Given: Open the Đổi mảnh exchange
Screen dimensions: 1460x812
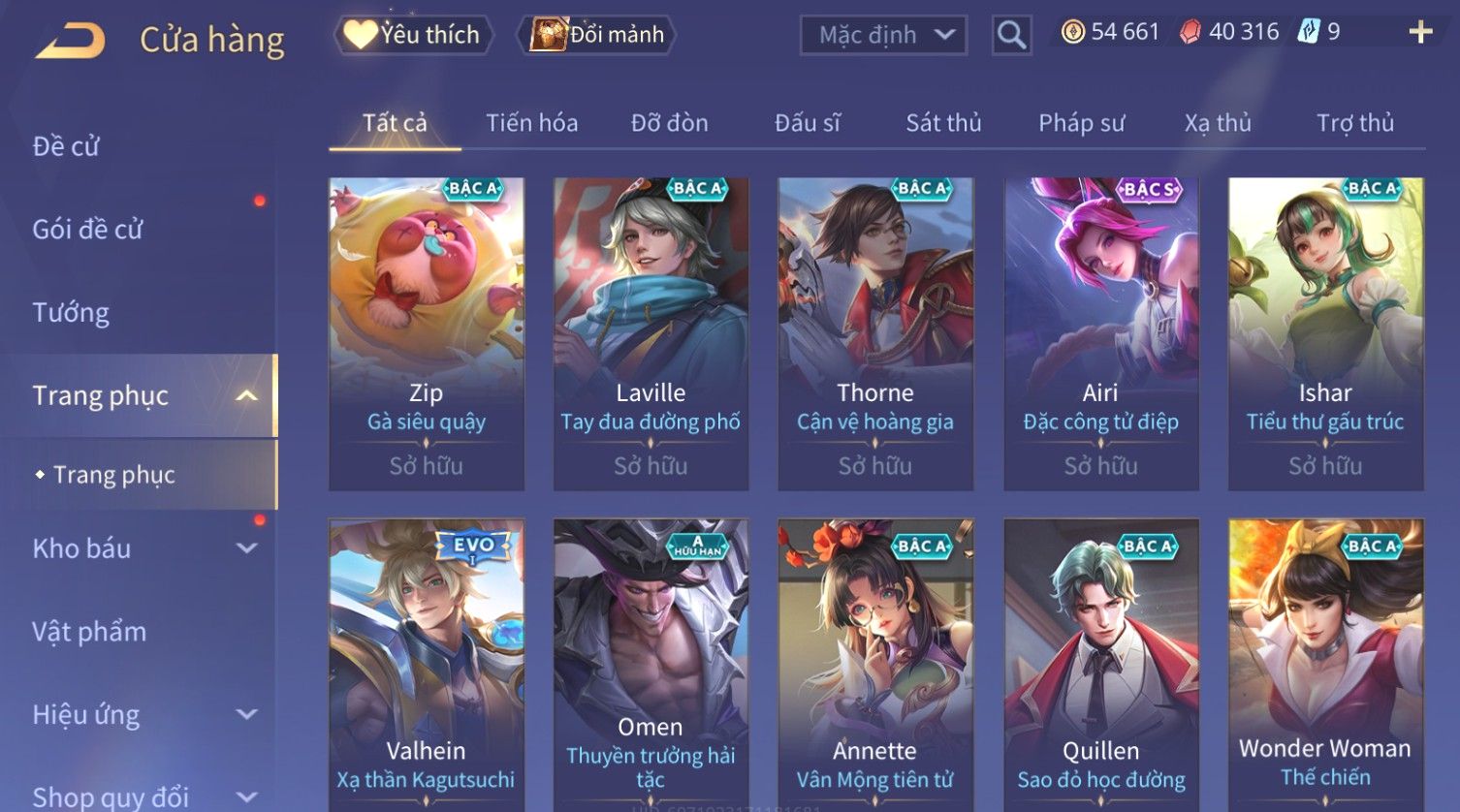Looking at the screenshot, I should 599,35.
